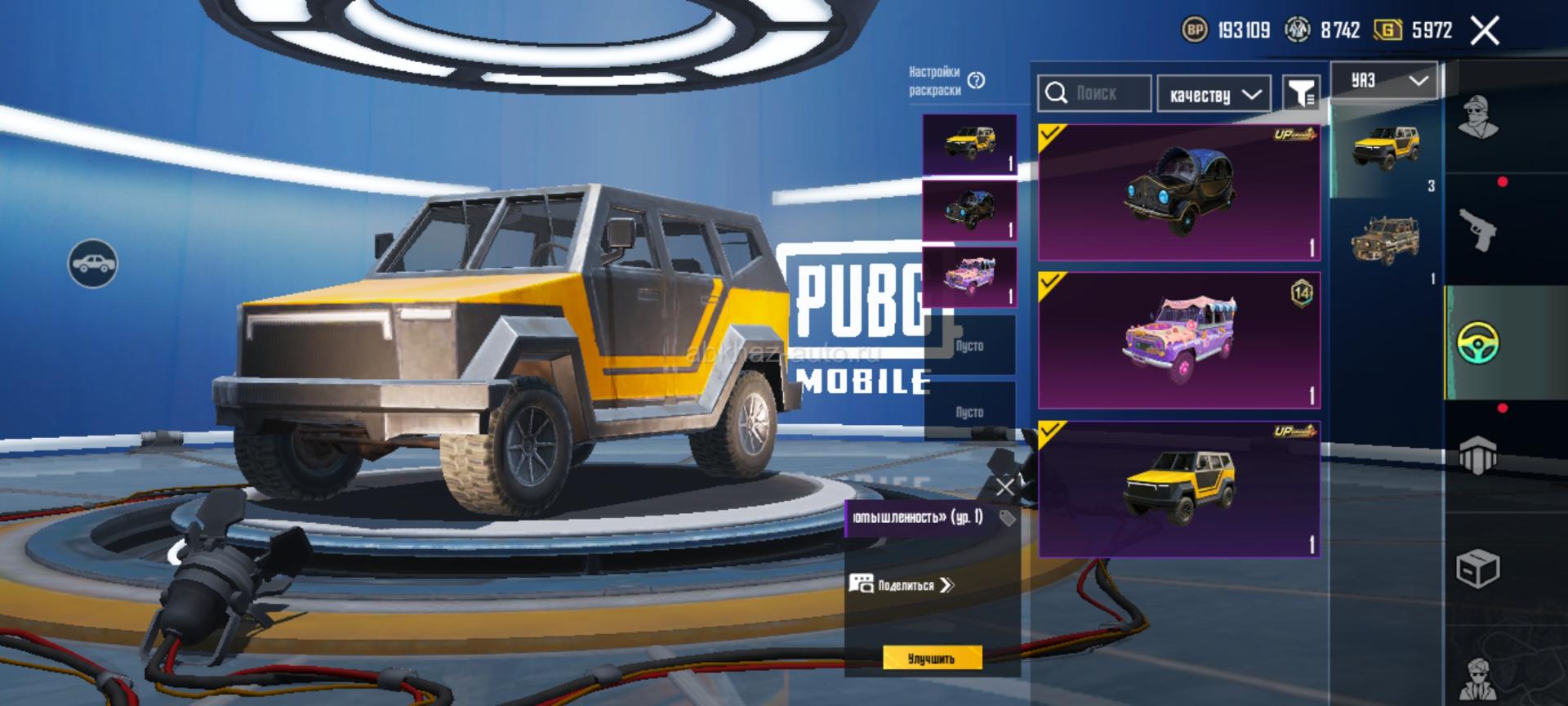Screen dimensions: 1568x706
Task: Tap the Улучшить upgrade button
Action: 932,659
